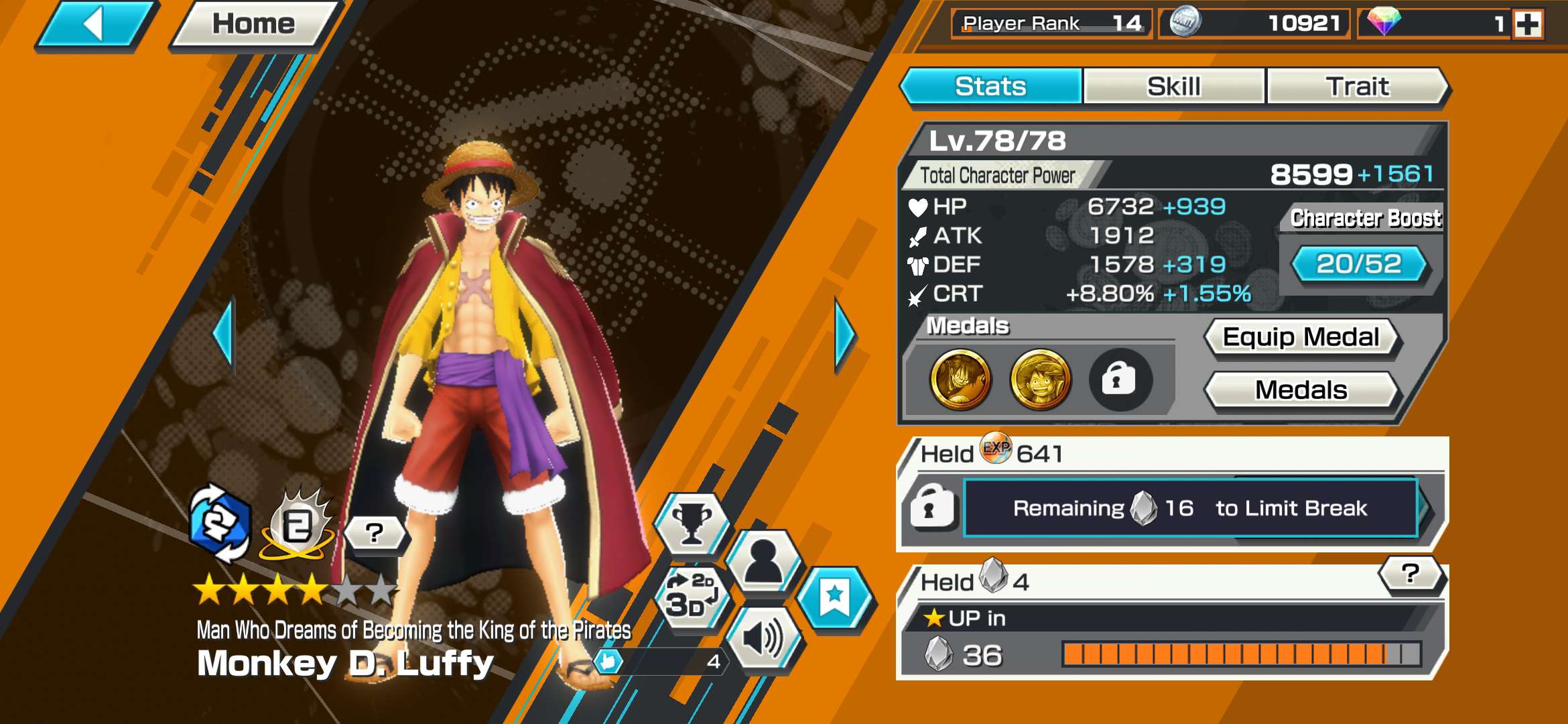The height and width of the screenshot is (724, 1568).
Task: Tap the Equip Medal button
Action: [x=1301, y=337]
